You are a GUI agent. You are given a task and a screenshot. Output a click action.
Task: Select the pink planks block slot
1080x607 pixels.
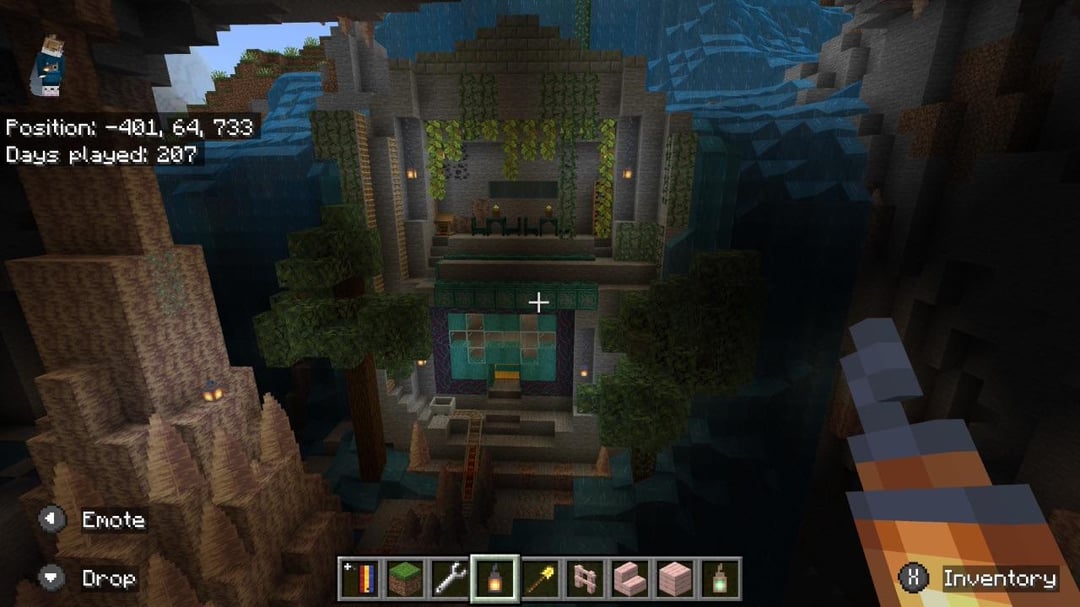(673, 577)
